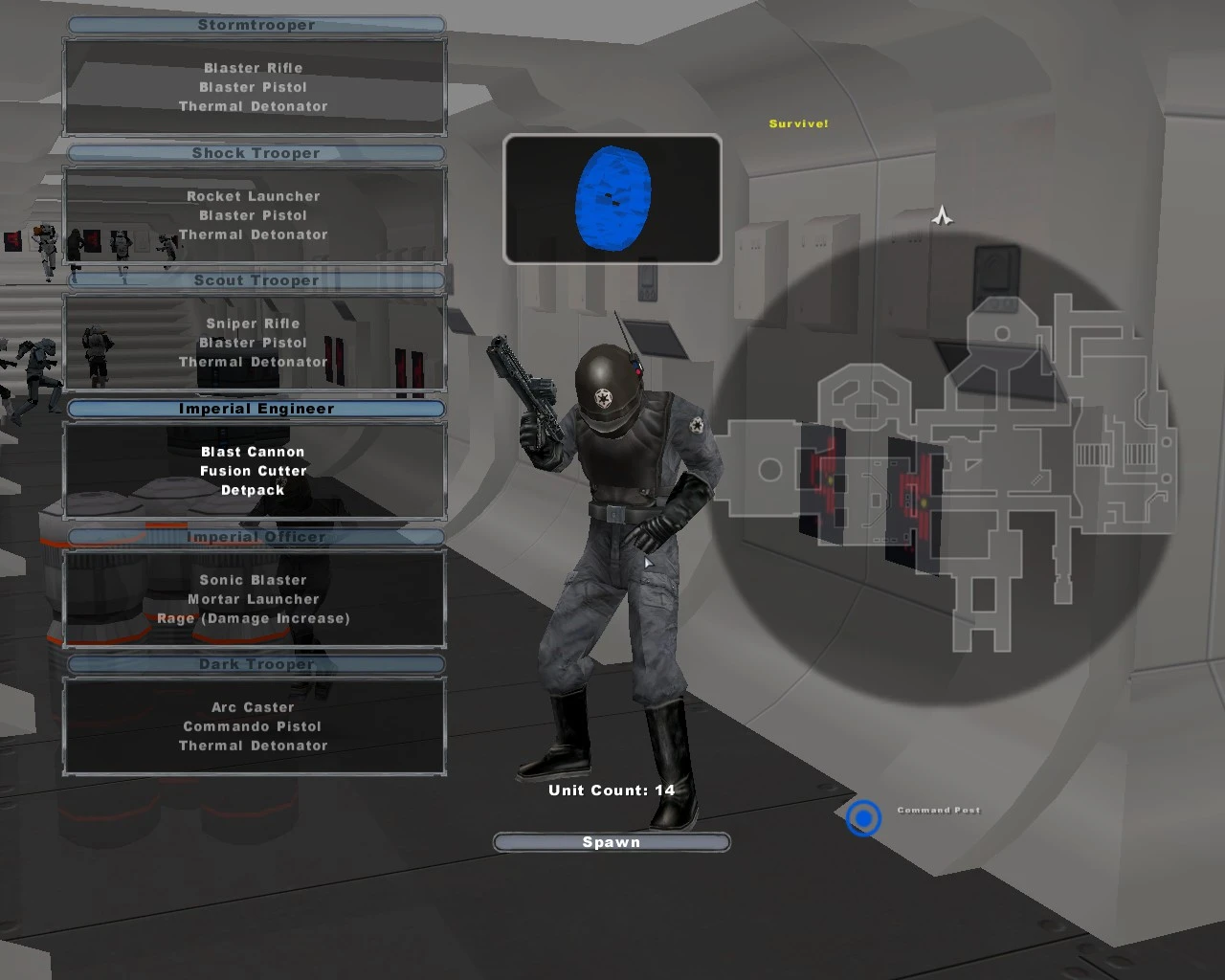This screenshot has width=1225, height=980.
Task: Select the Stormtrooper class tab
Action: pyautogui.click(x=254, y=25)
